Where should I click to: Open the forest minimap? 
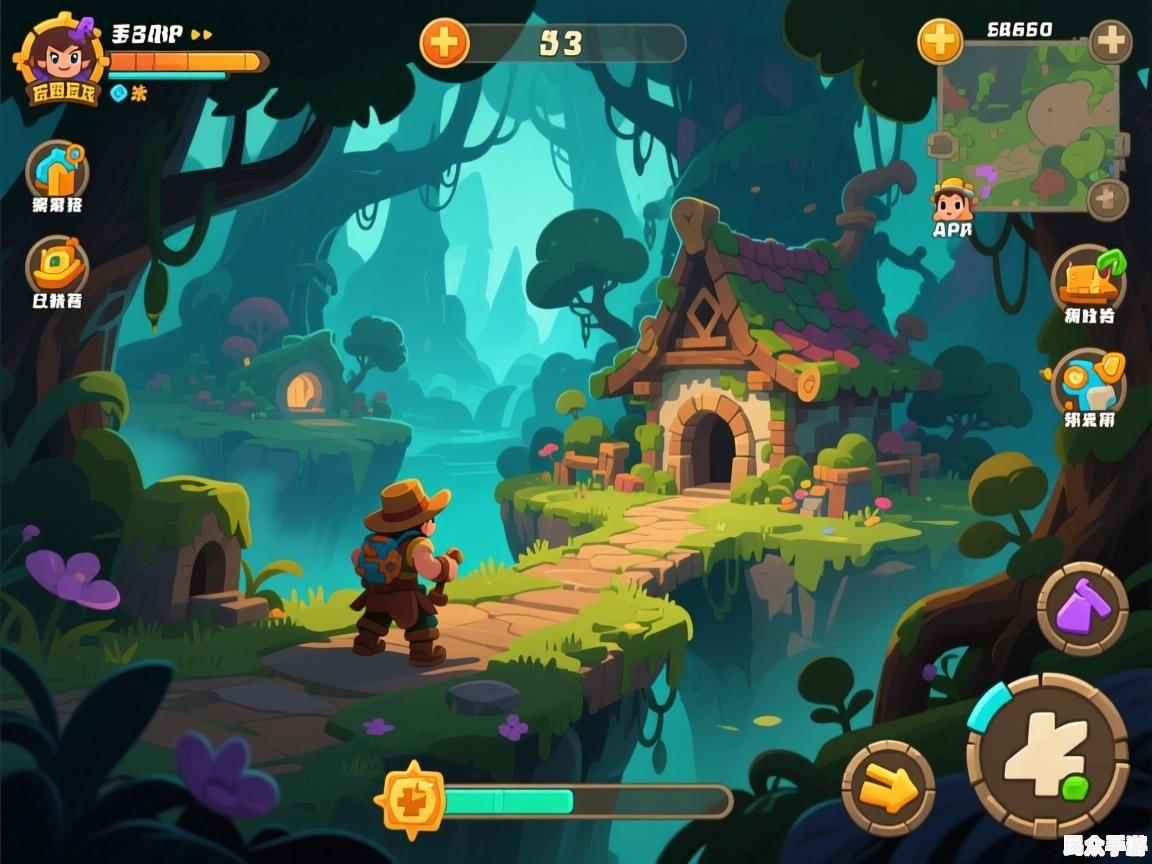tap(1027, 125)
